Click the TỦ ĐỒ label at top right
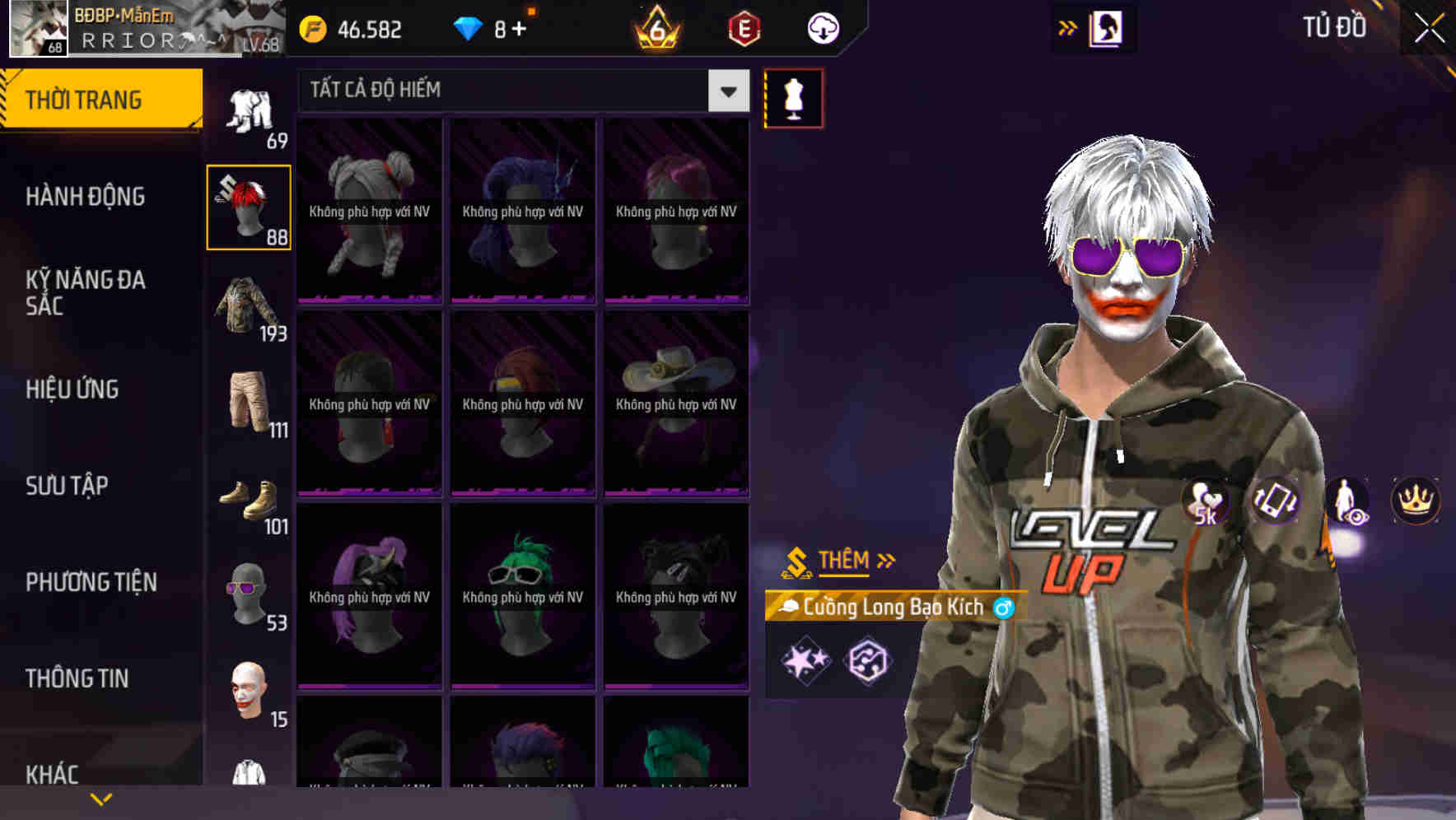Viewport: 1456px width, 820px height. pos(1334,26)
